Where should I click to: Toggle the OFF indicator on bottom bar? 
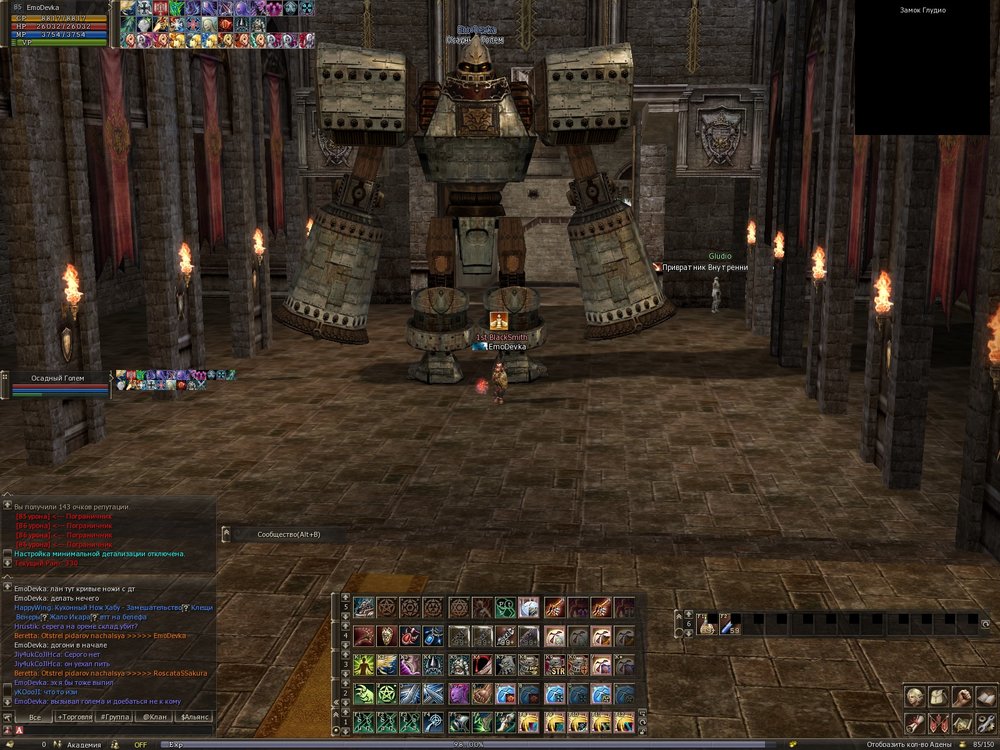140,744
